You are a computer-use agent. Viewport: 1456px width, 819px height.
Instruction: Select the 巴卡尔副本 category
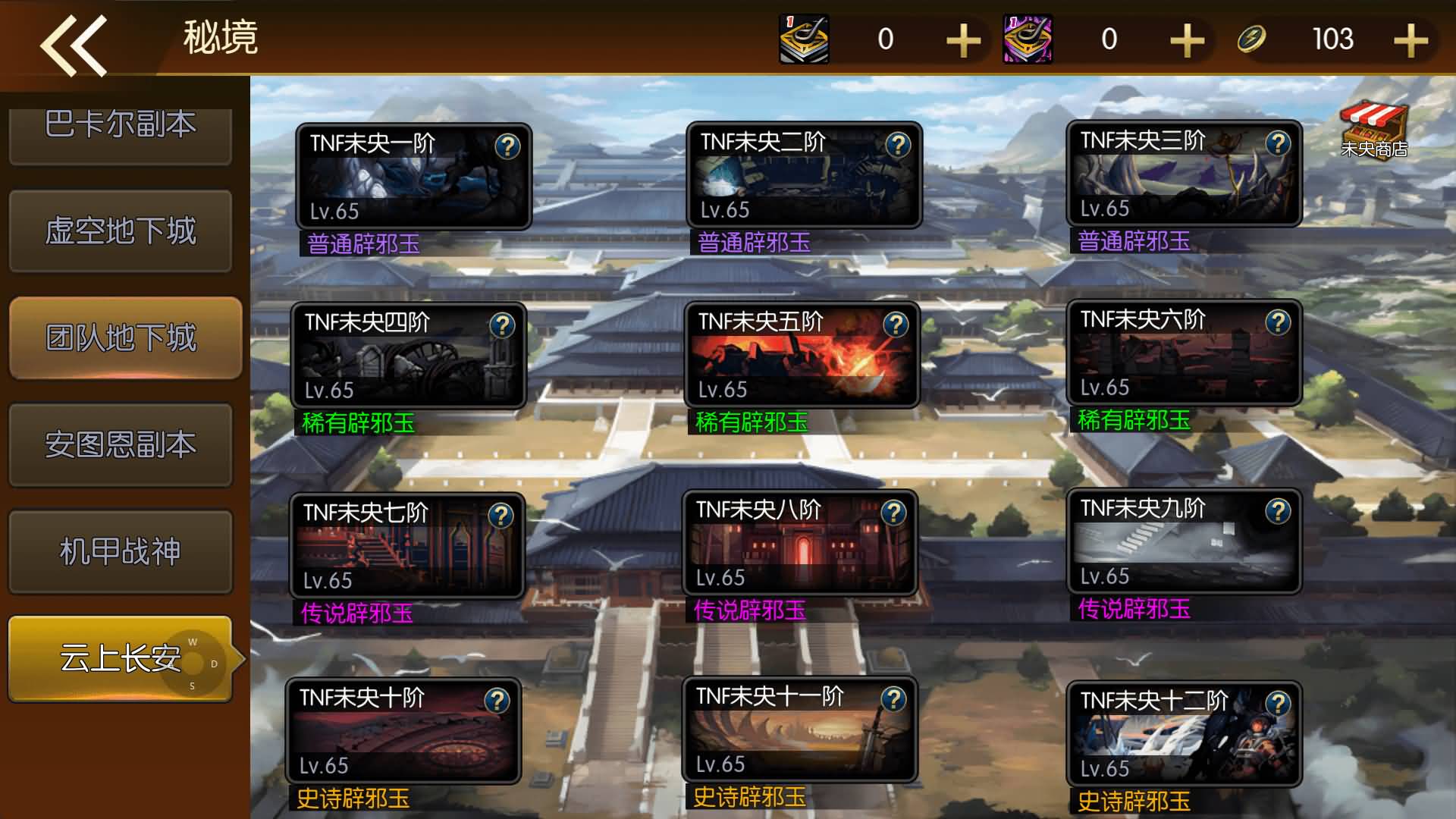[x=121, y=126]
